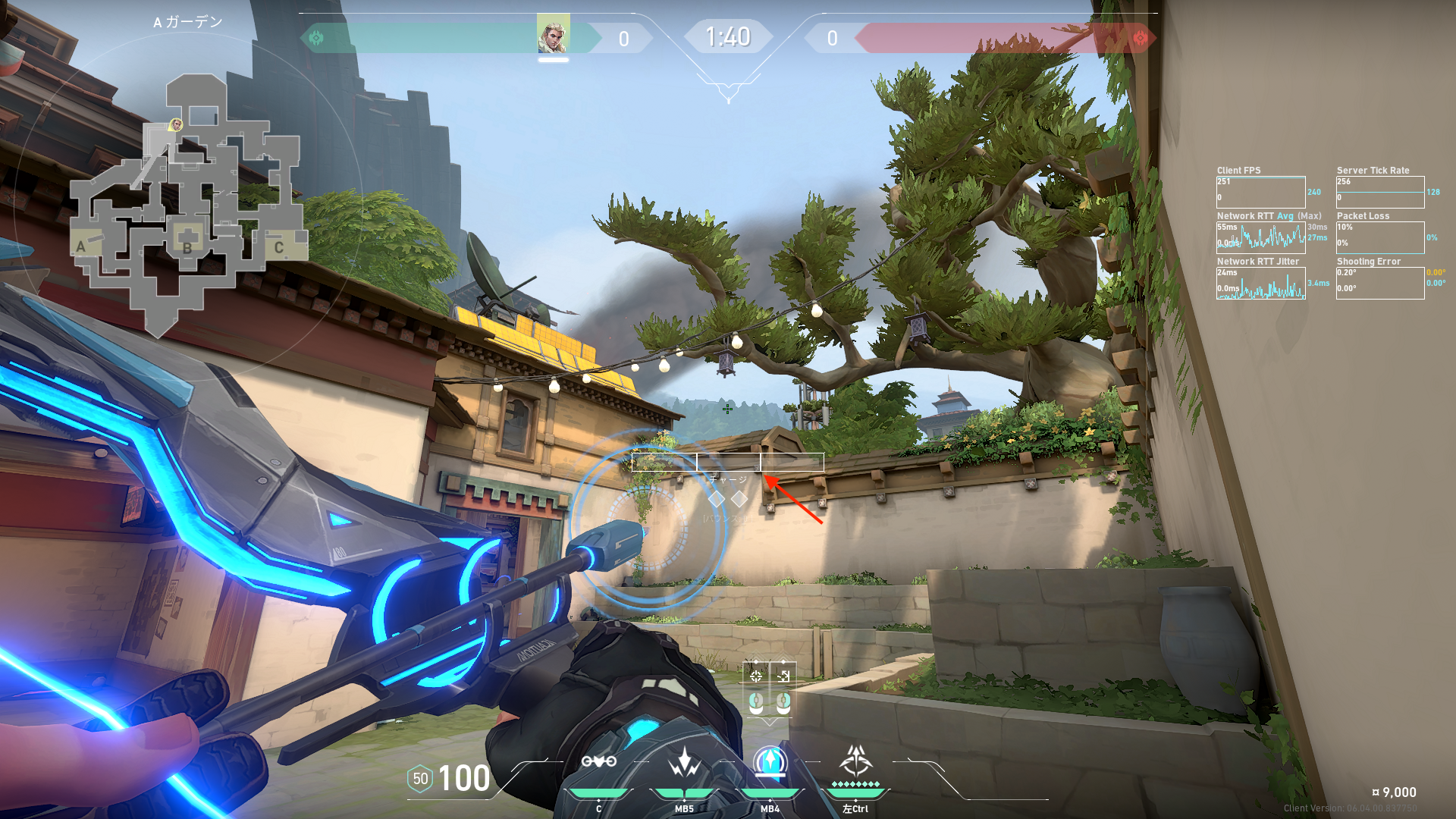Choose the highlighted Recon Bolt ability icon
1456x819 pixels.
[770, 761]
